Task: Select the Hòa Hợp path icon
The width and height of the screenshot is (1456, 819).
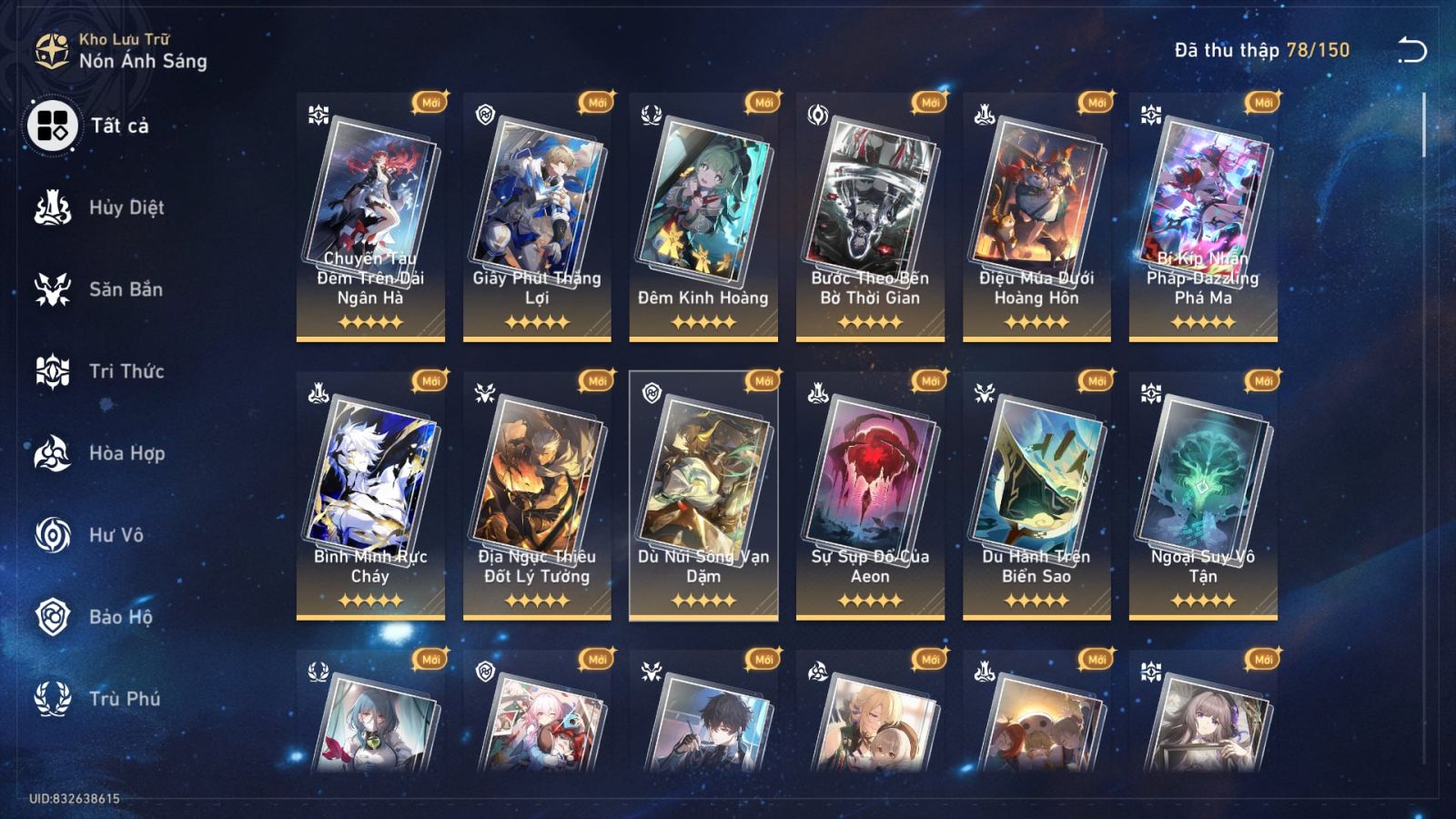Action: (53, 452)
